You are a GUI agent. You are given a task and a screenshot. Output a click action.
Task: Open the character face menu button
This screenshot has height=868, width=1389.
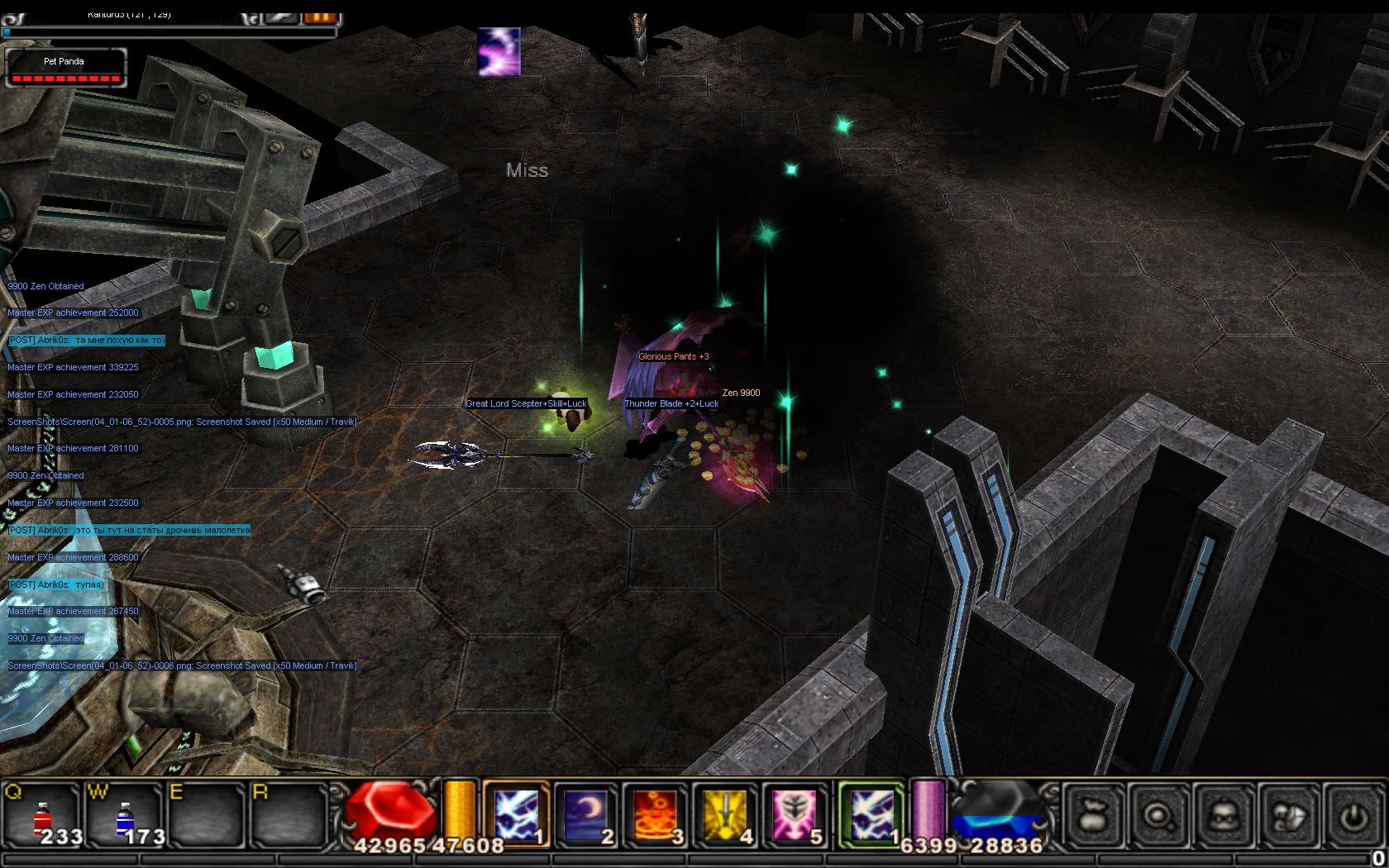coord(1224,816)
